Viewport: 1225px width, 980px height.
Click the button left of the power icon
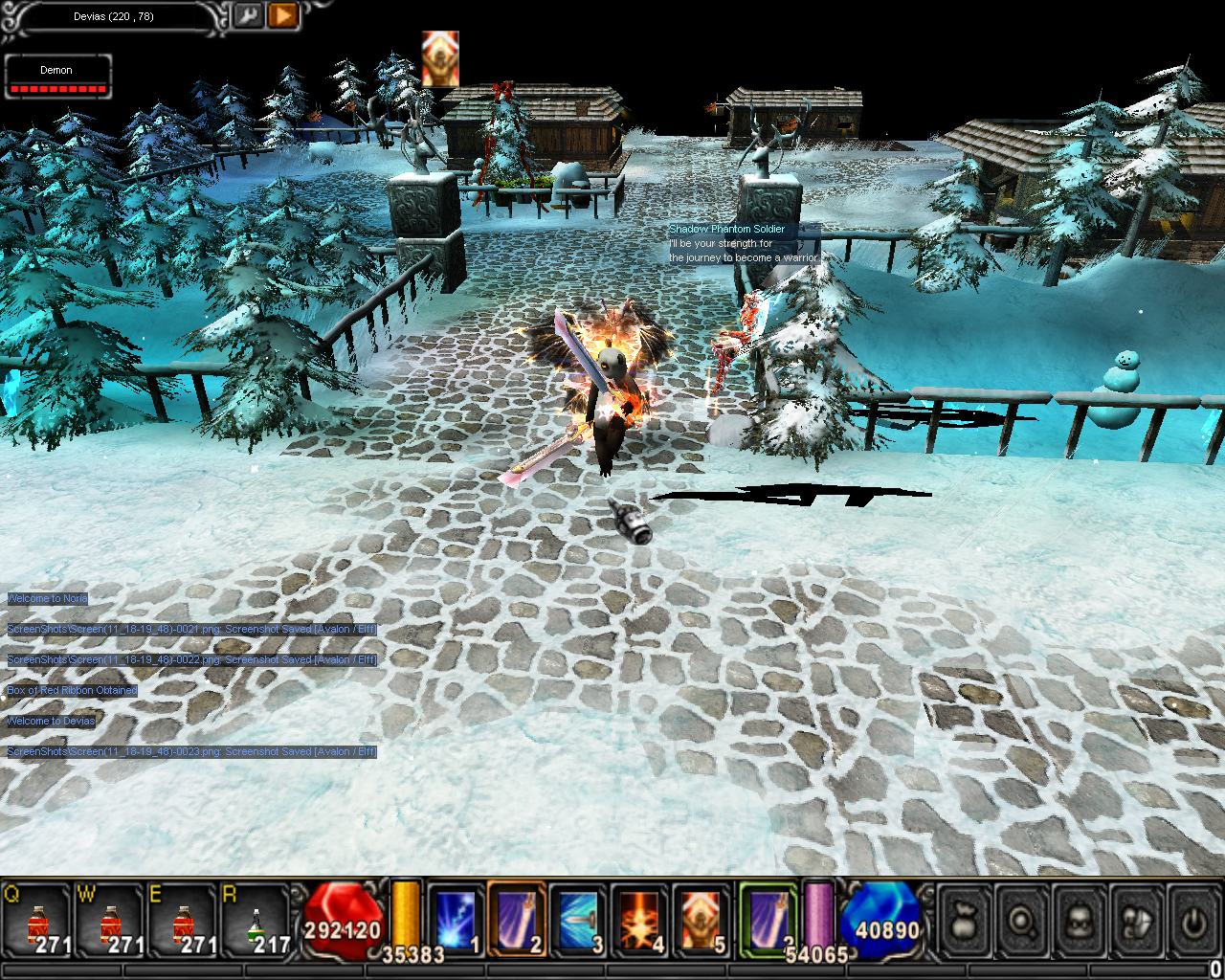pyautogui.click(x=1137, y=923)
